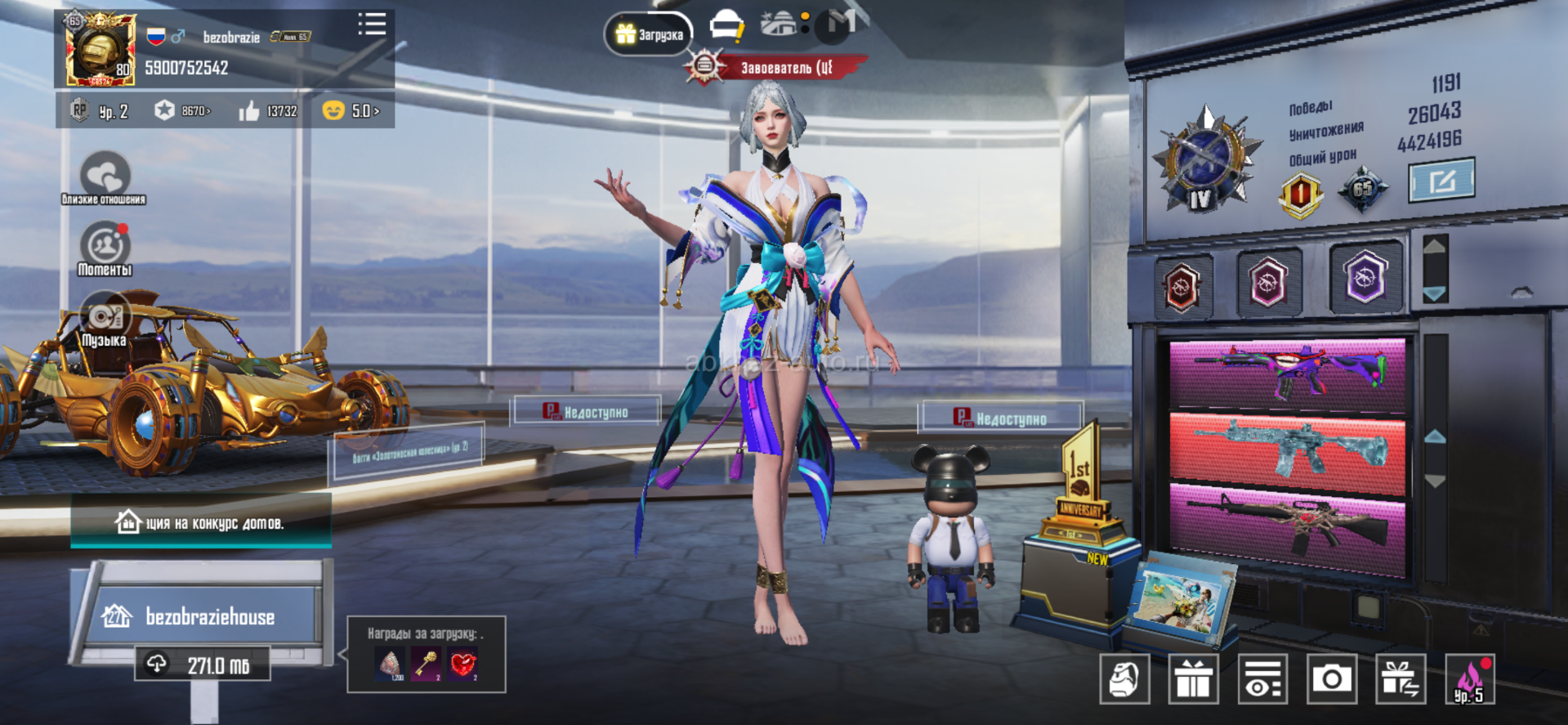Open the gift exchange arrows button
This screenshot has width=1568, height=725.
click(x=1400, y=678)
